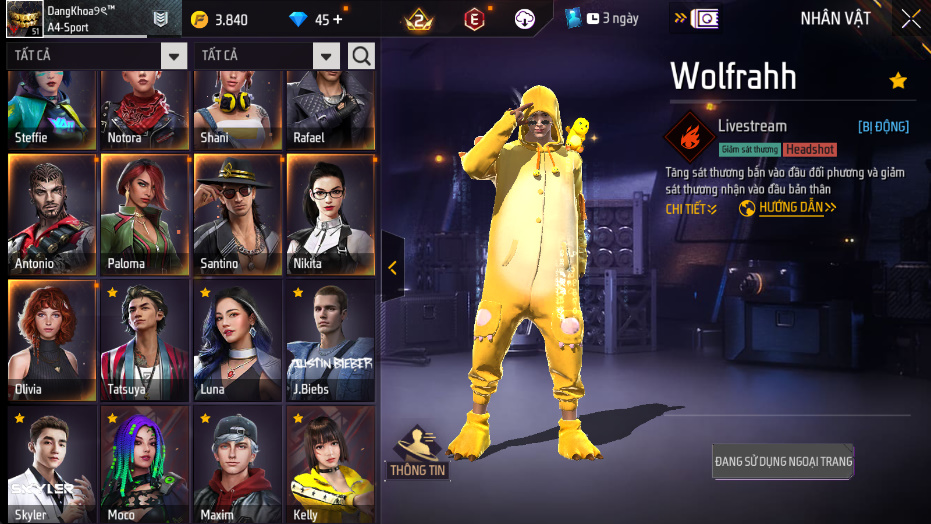Viewport: 931px width, 524px height.
Task: Select the Maxim character tile
Action: click(x=238, y=464)
